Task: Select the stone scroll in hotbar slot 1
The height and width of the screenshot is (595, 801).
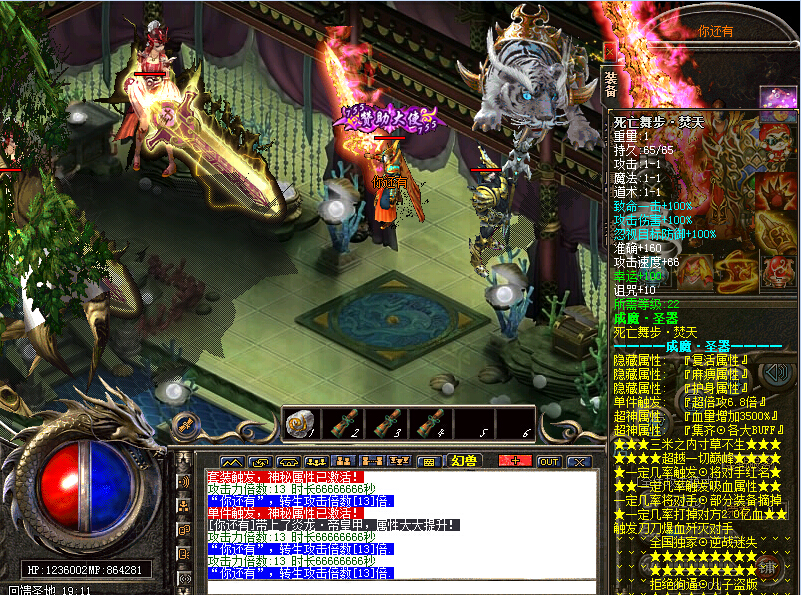Action: click(x=299, y=424)
